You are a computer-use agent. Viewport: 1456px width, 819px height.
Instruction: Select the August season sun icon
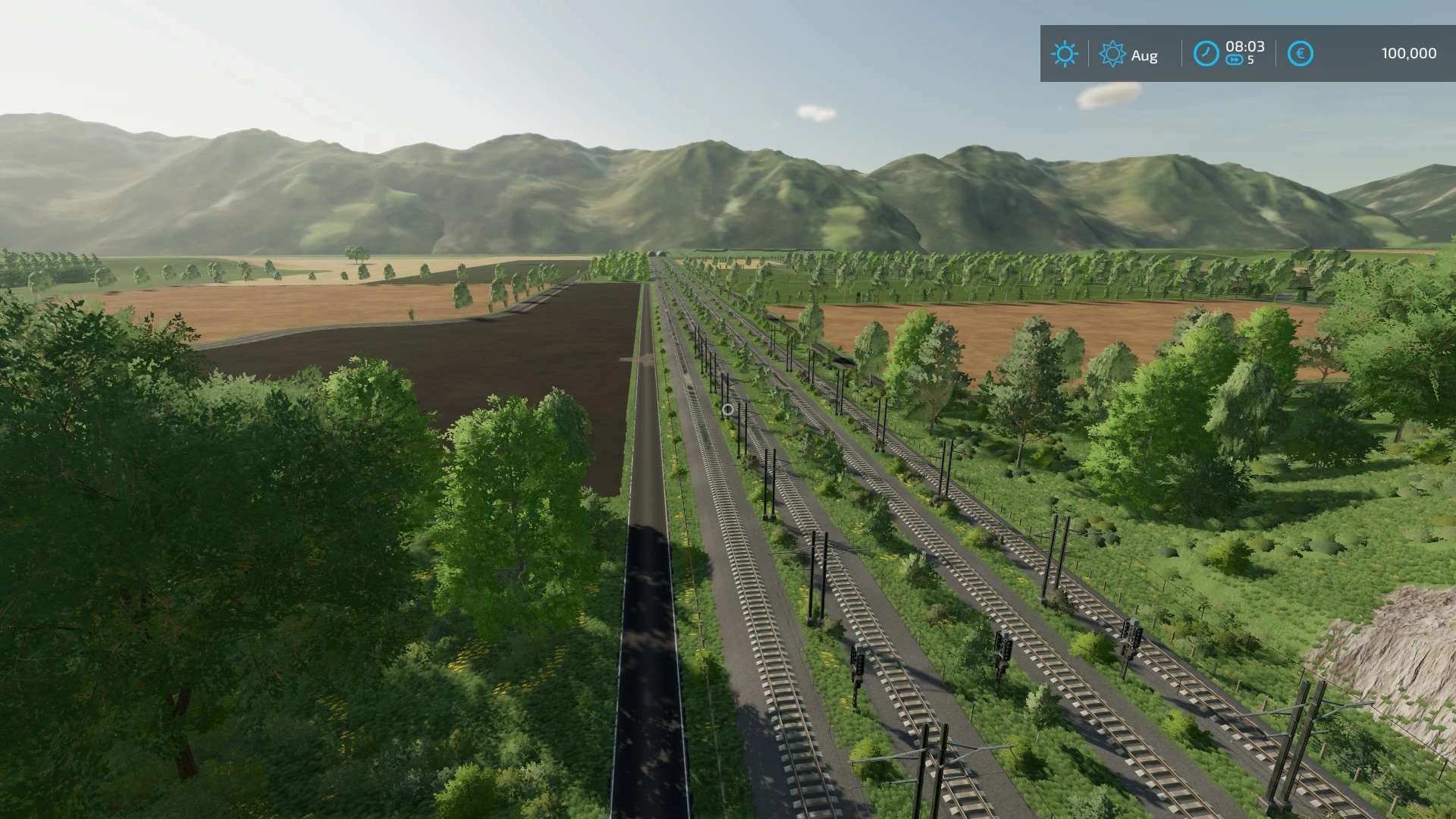point(1112,54)
